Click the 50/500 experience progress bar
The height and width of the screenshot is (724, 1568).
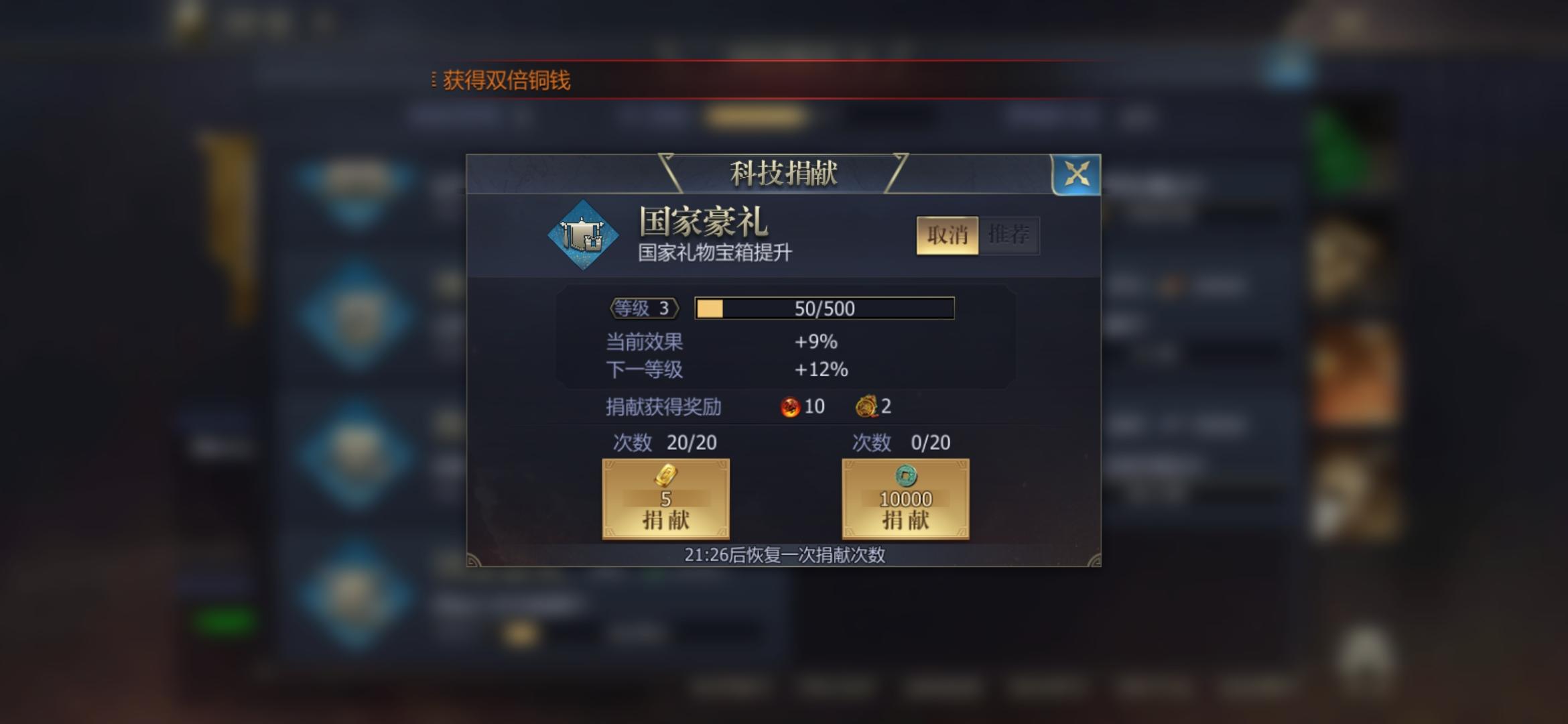point(824,308)
